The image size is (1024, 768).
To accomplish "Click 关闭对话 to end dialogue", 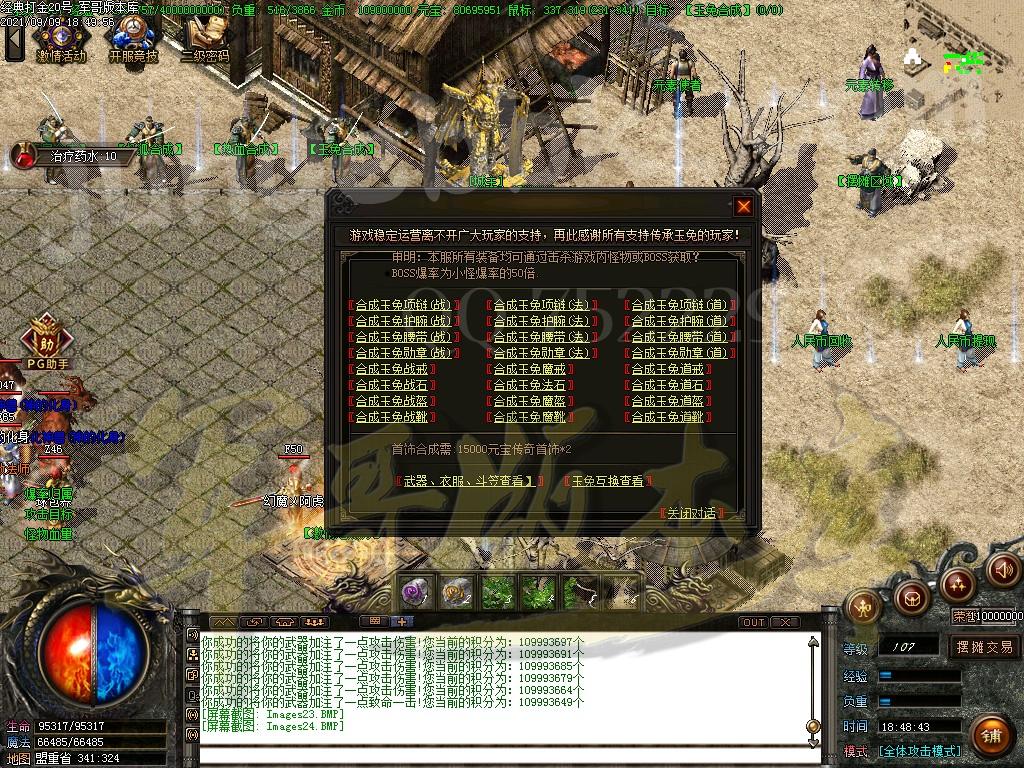I will click(x=692, y=513).
